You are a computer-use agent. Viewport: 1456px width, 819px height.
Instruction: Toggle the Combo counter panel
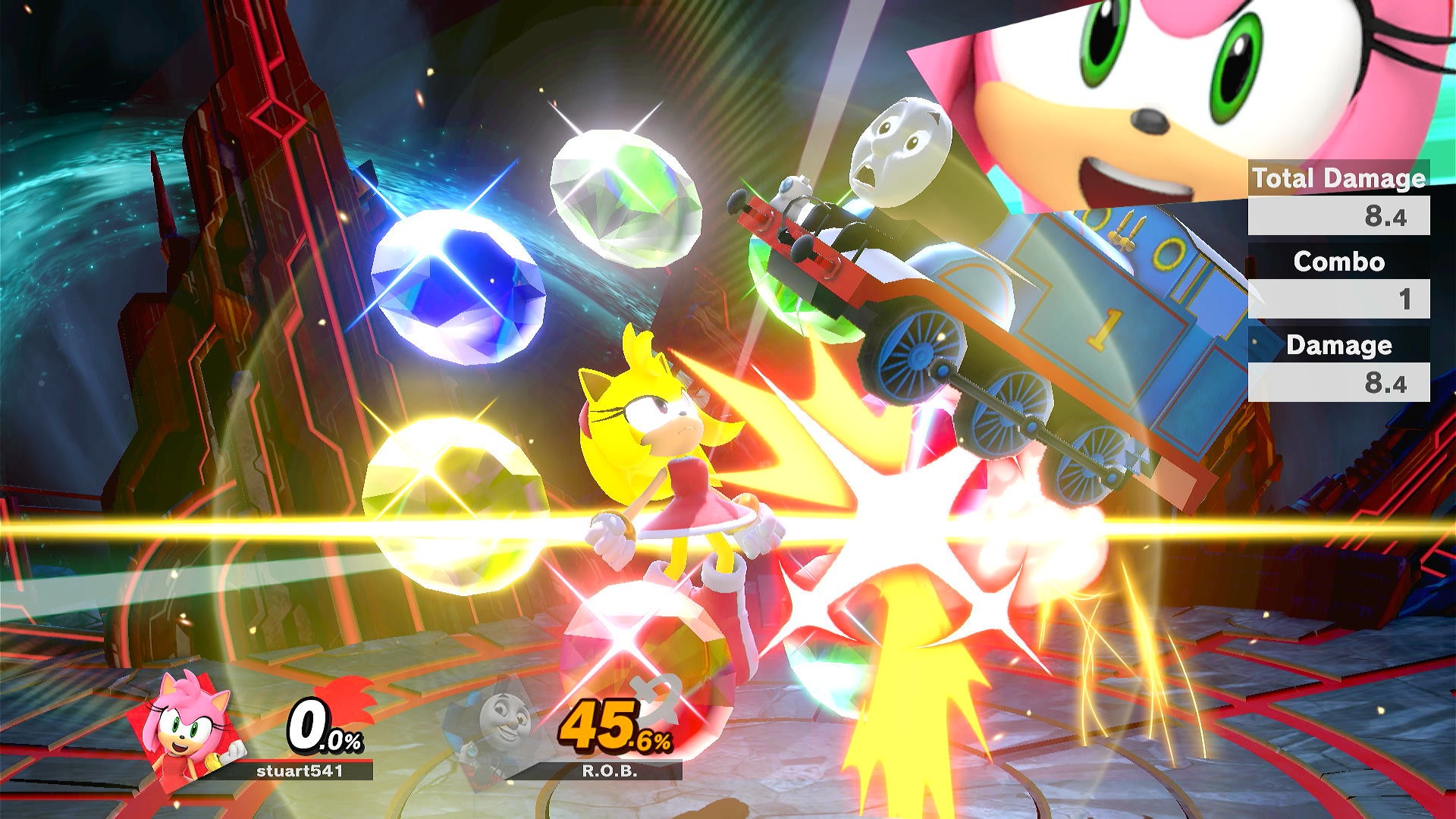point(1340,263)
